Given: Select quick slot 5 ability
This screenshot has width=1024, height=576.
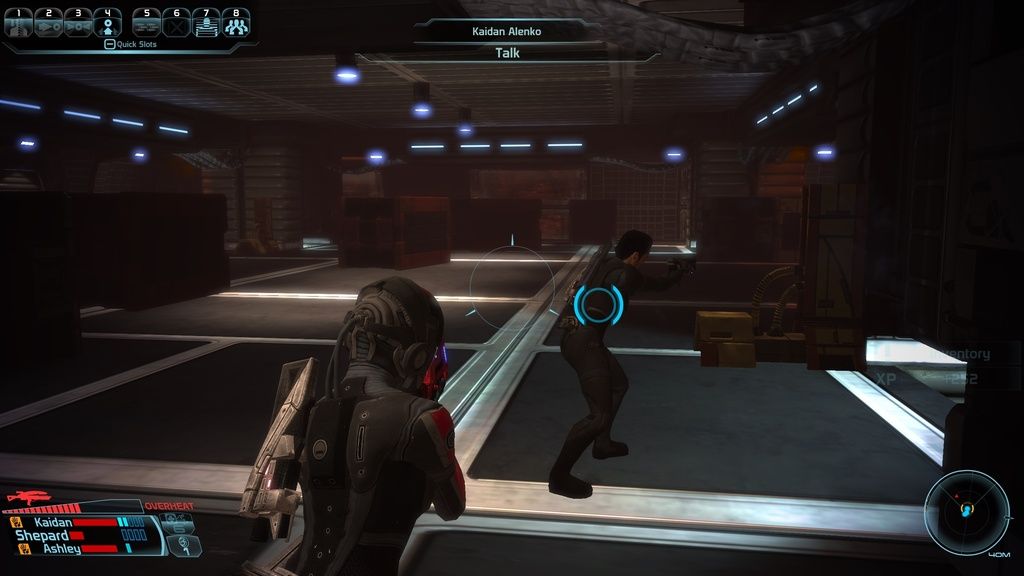Looking at the screenshot, I should (x=147, y=23).
